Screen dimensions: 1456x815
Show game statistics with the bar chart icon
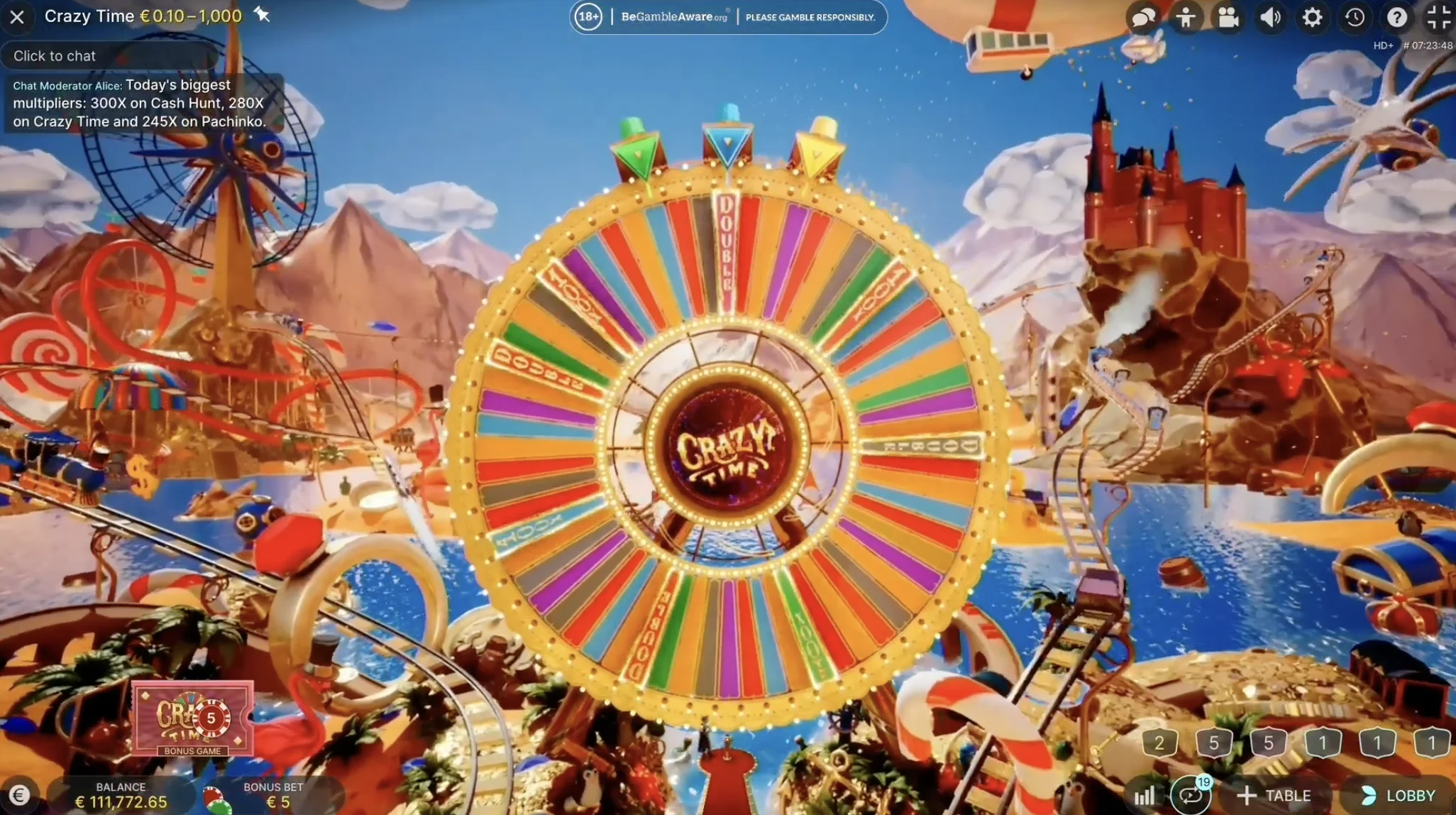[x=1146, y=795]
